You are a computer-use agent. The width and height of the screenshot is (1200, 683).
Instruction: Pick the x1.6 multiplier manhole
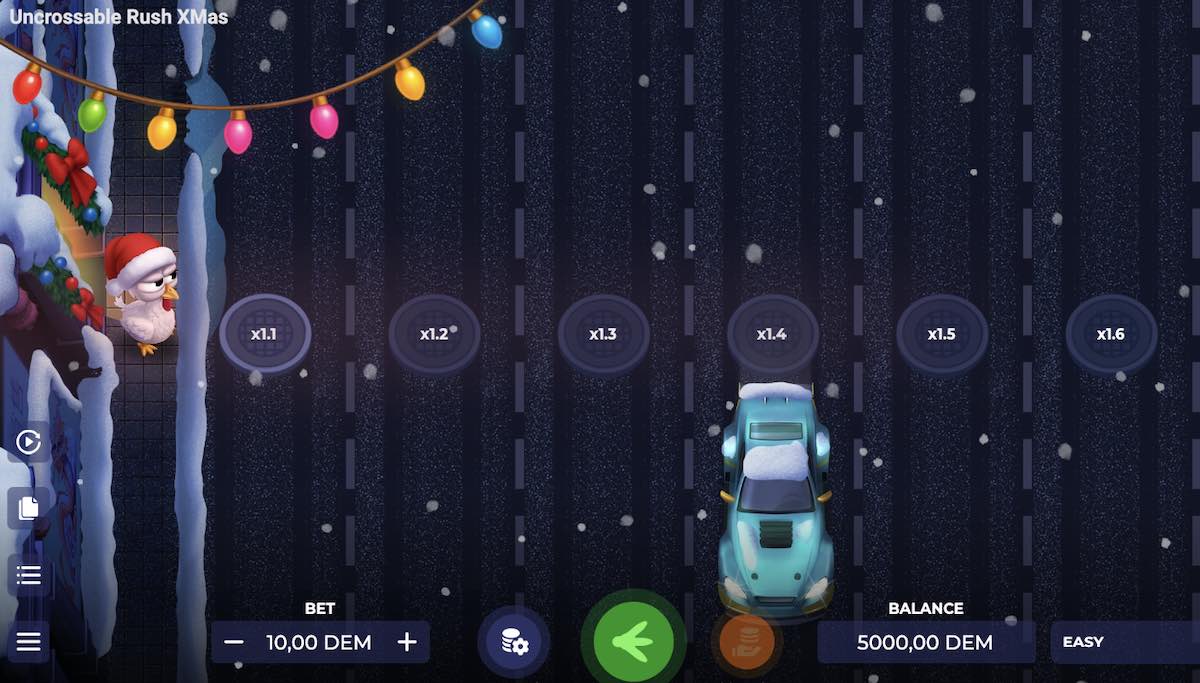pos(1111,334)
